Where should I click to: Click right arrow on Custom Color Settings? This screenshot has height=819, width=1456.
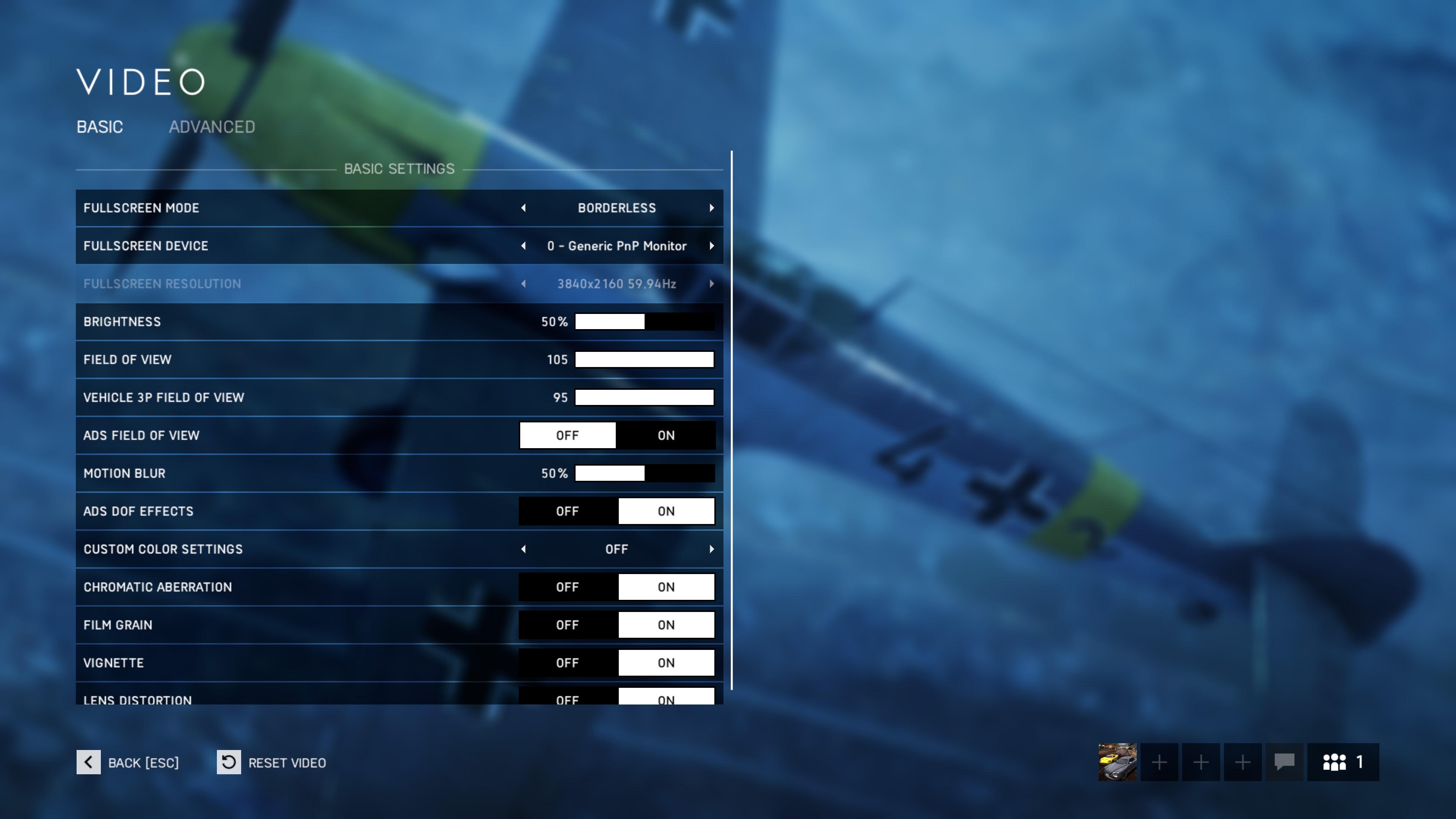712,548
